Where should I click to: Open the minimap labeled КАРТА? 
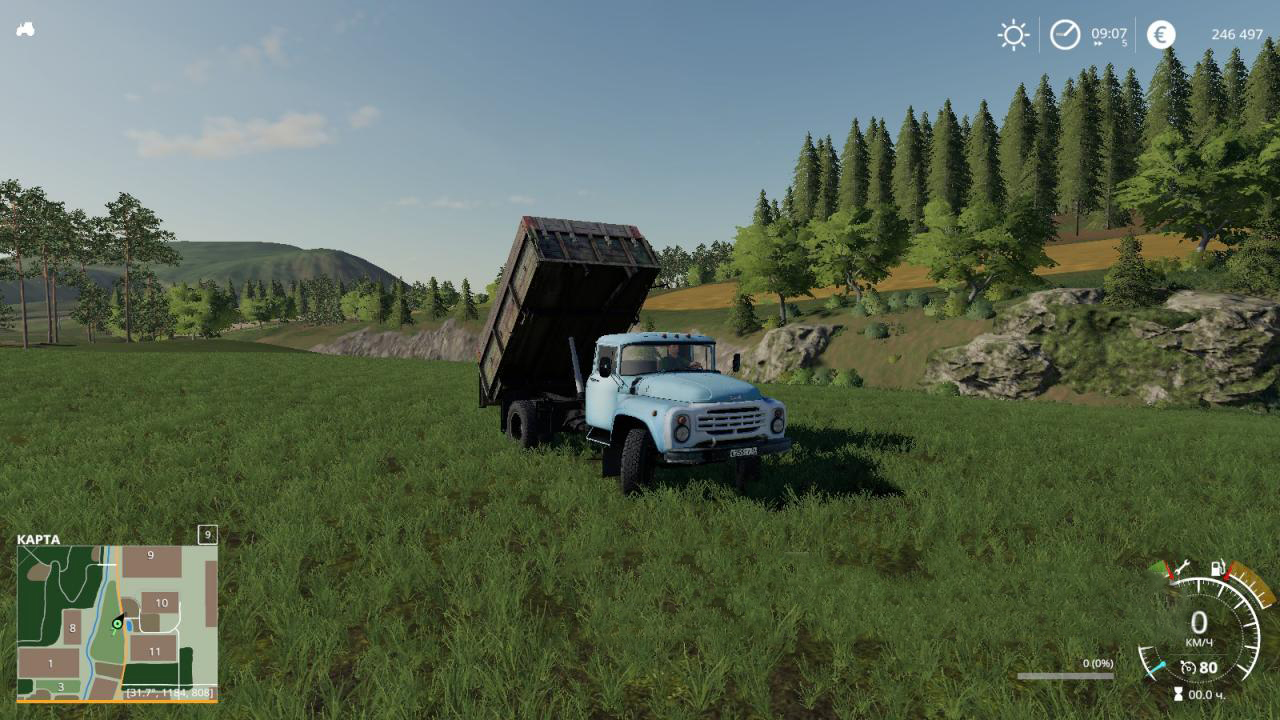coord(117,622)
